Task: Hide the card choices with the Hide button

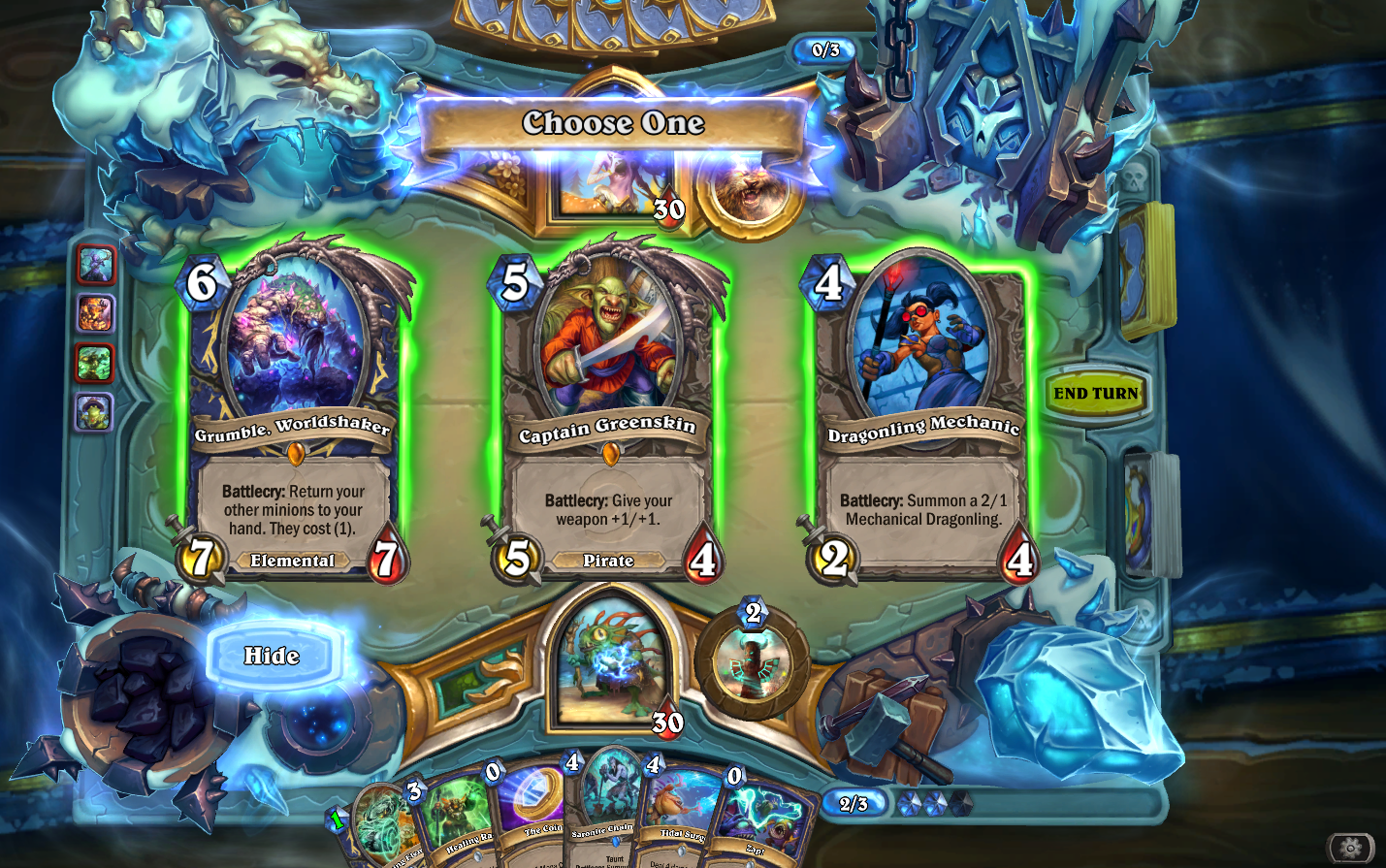Action: [272, 656]
